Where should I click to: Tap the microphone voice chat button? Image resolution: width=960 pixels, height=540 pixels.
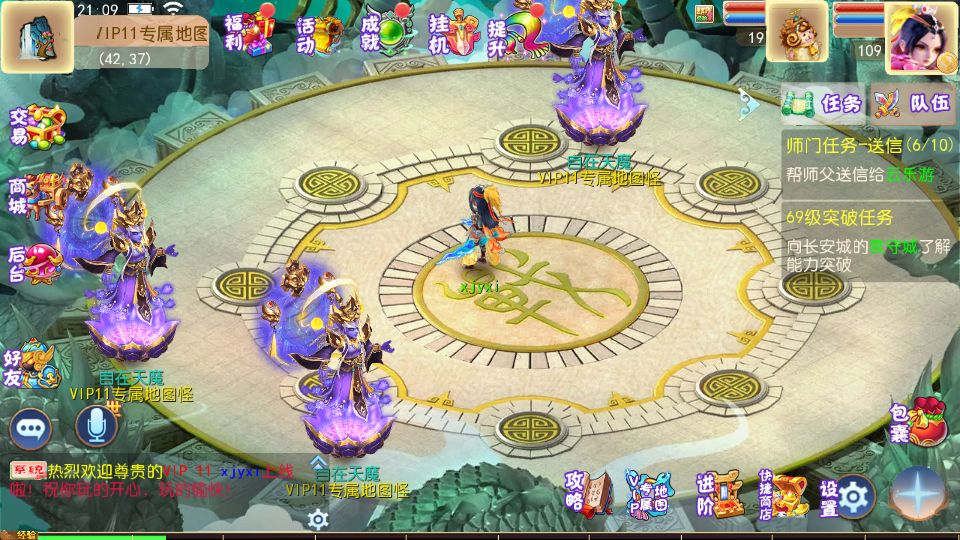[x=97, y=428]
